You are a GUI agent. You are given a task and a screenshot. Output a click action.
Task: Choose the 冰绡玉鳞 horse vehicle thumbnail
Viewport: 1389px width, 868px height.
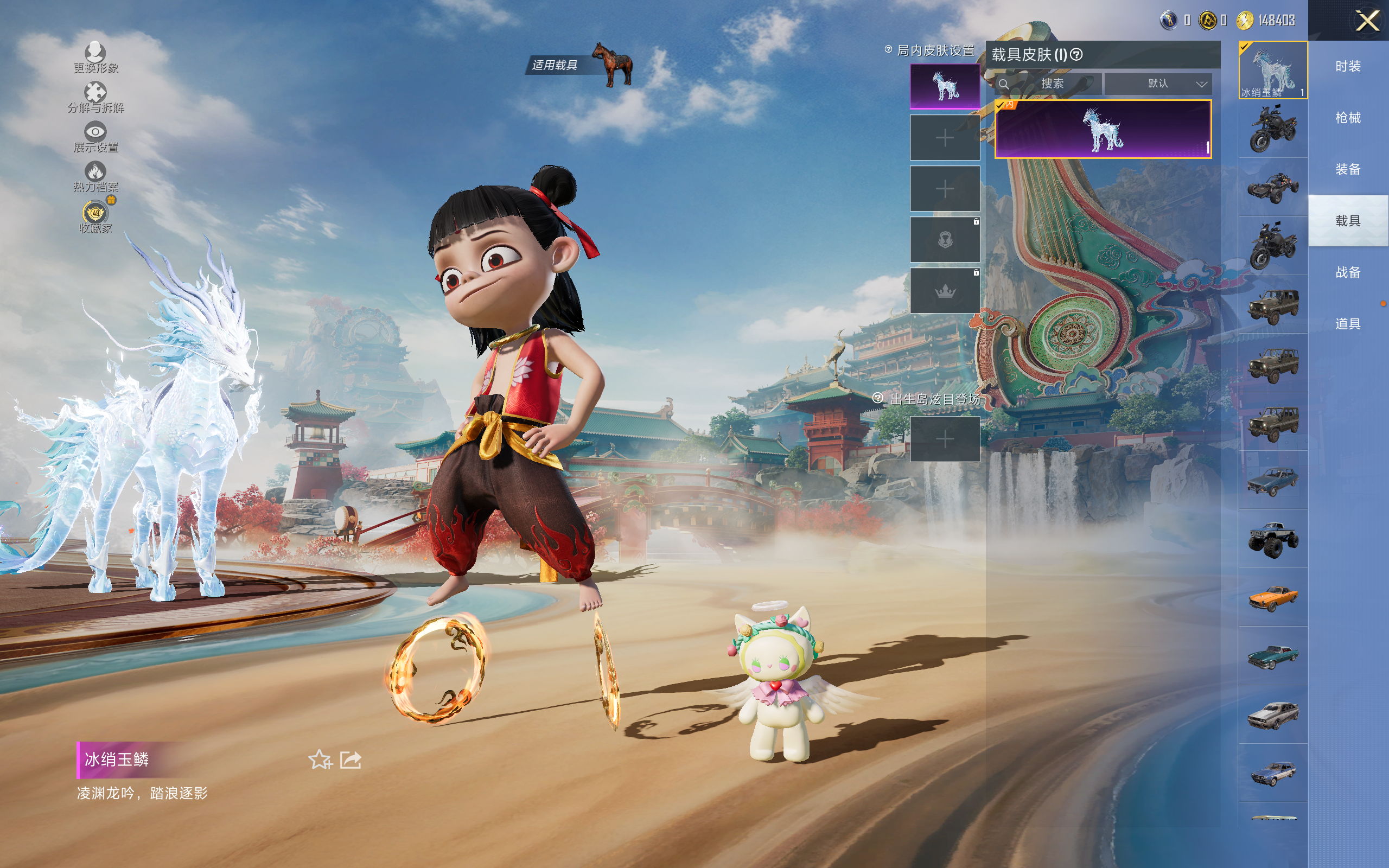click(x=1273, y=70)
